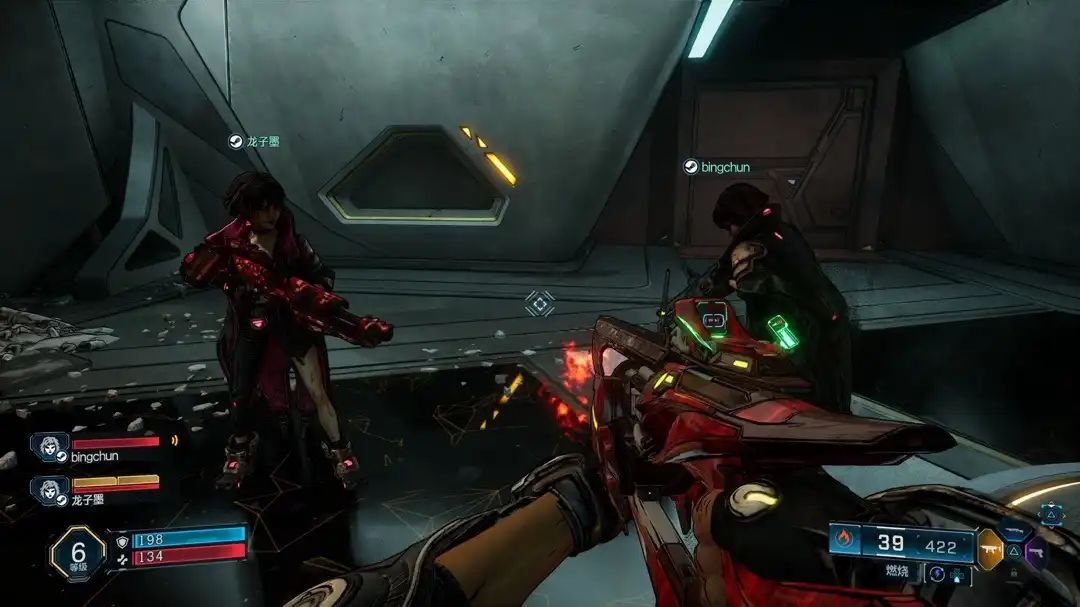Click the fire element icon beside ammo
The width and height of the screenshot is (1080, 607).
coord(842,541)
